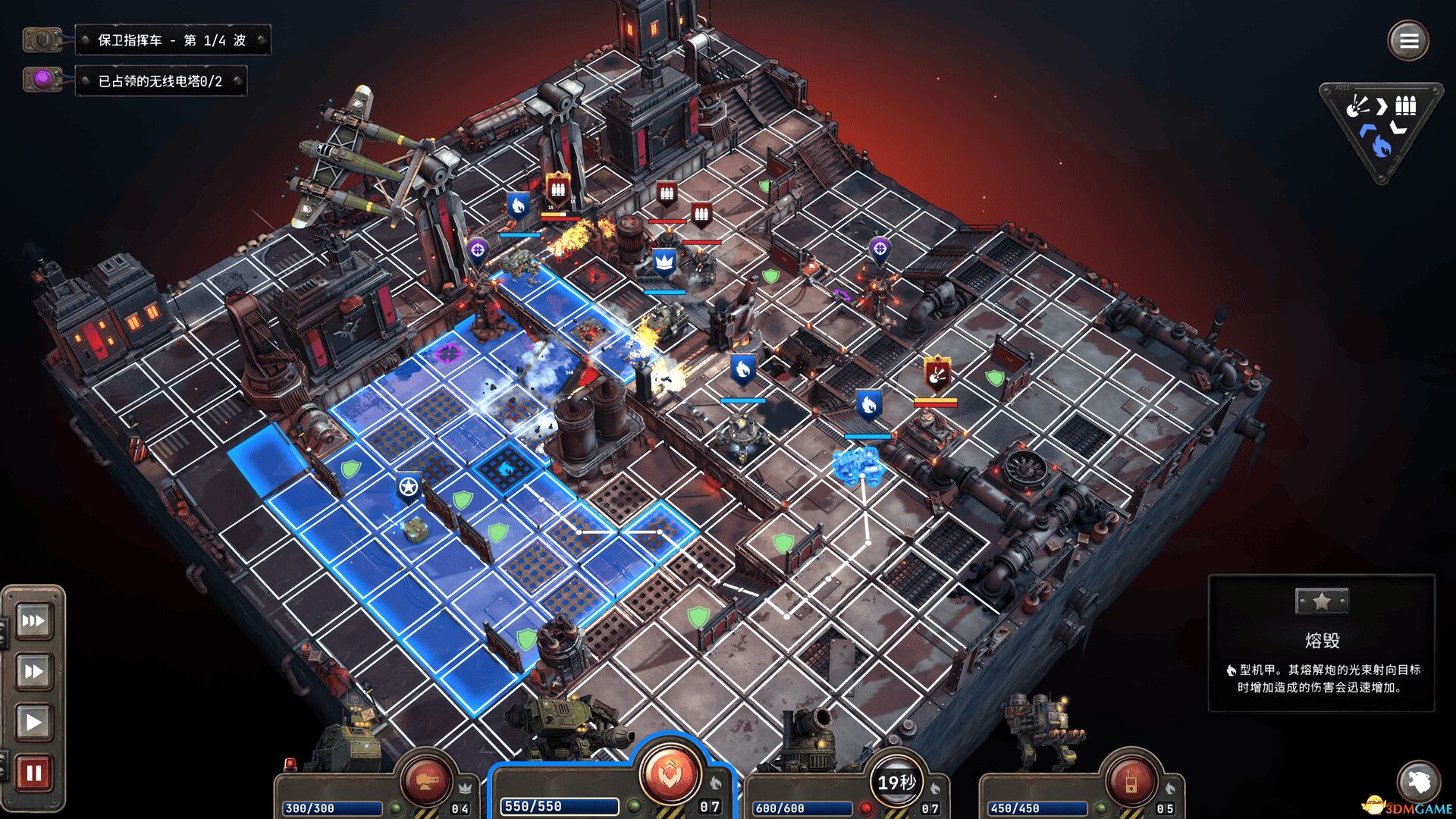Click the ability on cooldown showing 19秒
The height and width of the screenshot is (819, 1456).
[896, 781]
